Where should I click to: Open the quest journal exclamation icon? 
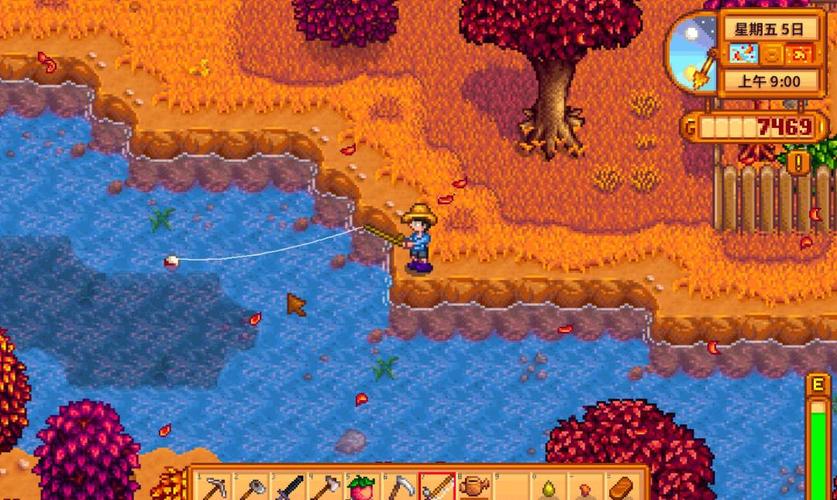pos(798,160)
